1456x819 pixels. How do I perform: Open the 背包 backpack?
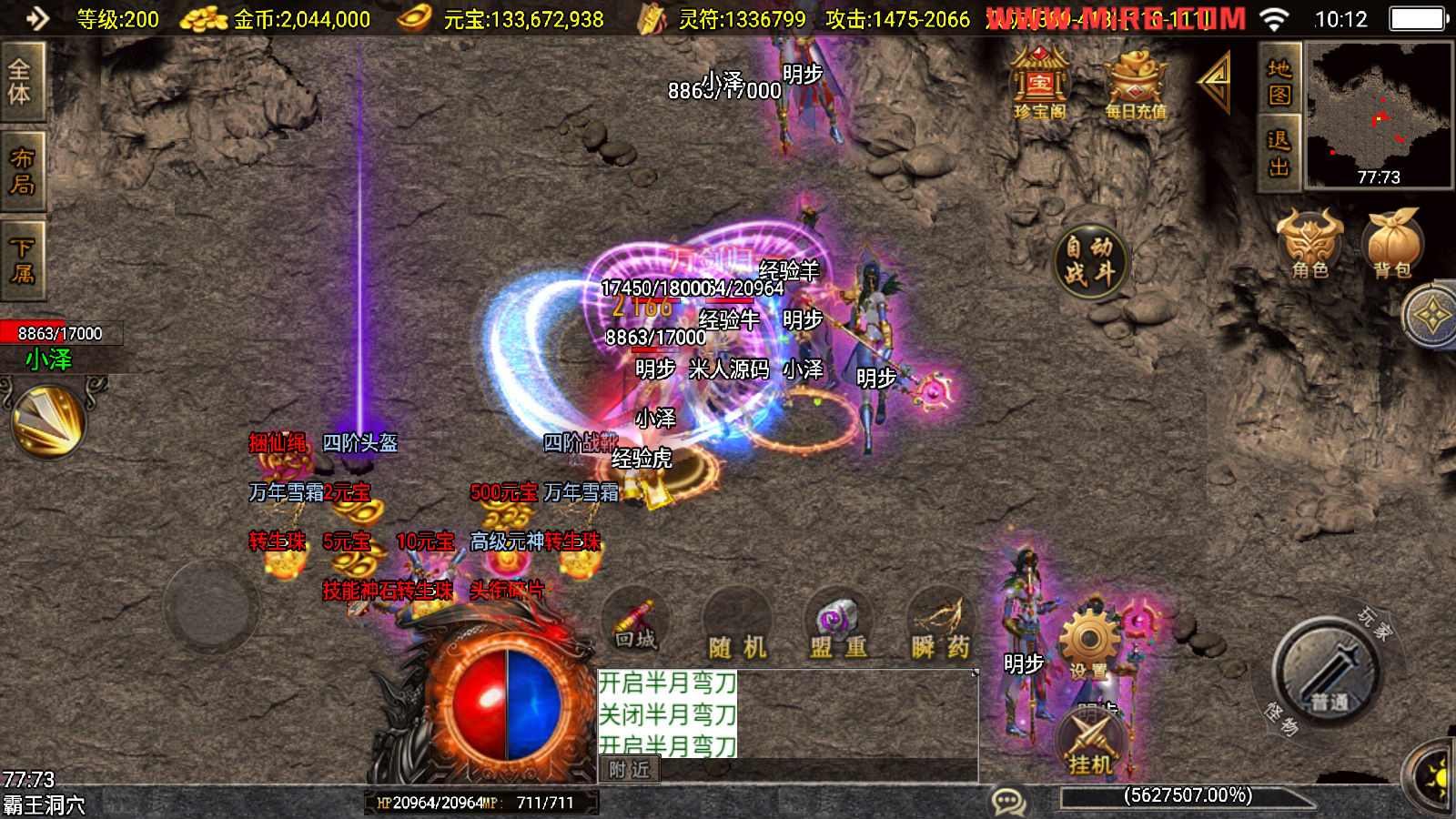[1392, 243]
